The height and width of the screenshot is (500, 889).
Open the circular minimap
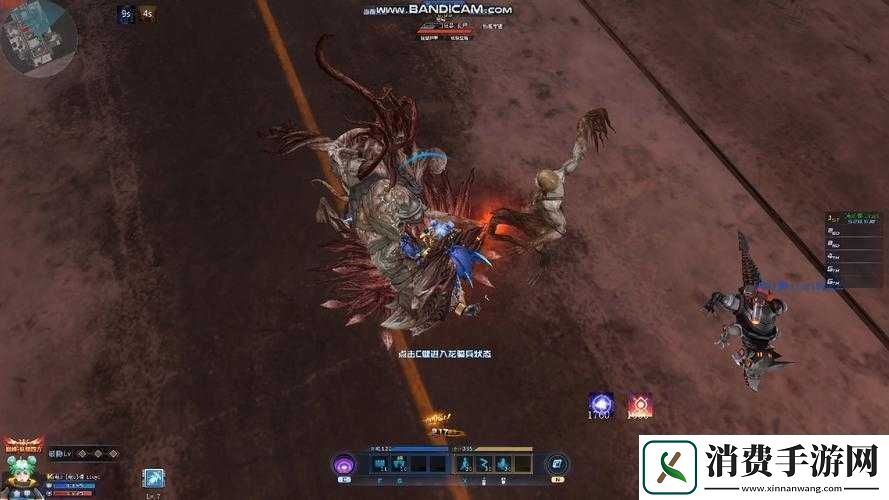pyautogui.click(x=36, y=38)
